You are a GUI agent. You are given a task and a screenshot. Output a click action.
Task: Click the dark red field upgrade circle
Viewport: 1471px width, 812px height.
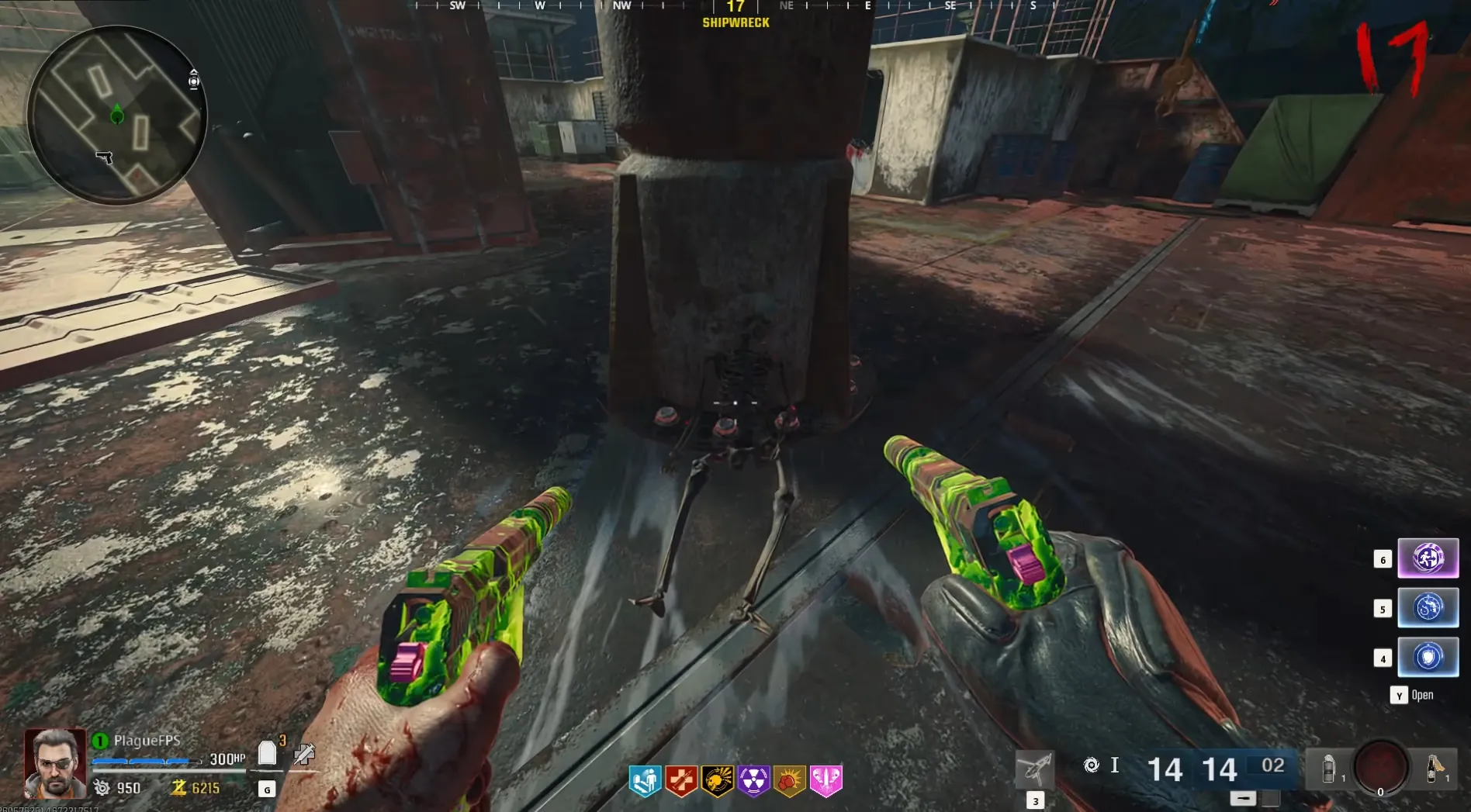[x=1381, y=766]
